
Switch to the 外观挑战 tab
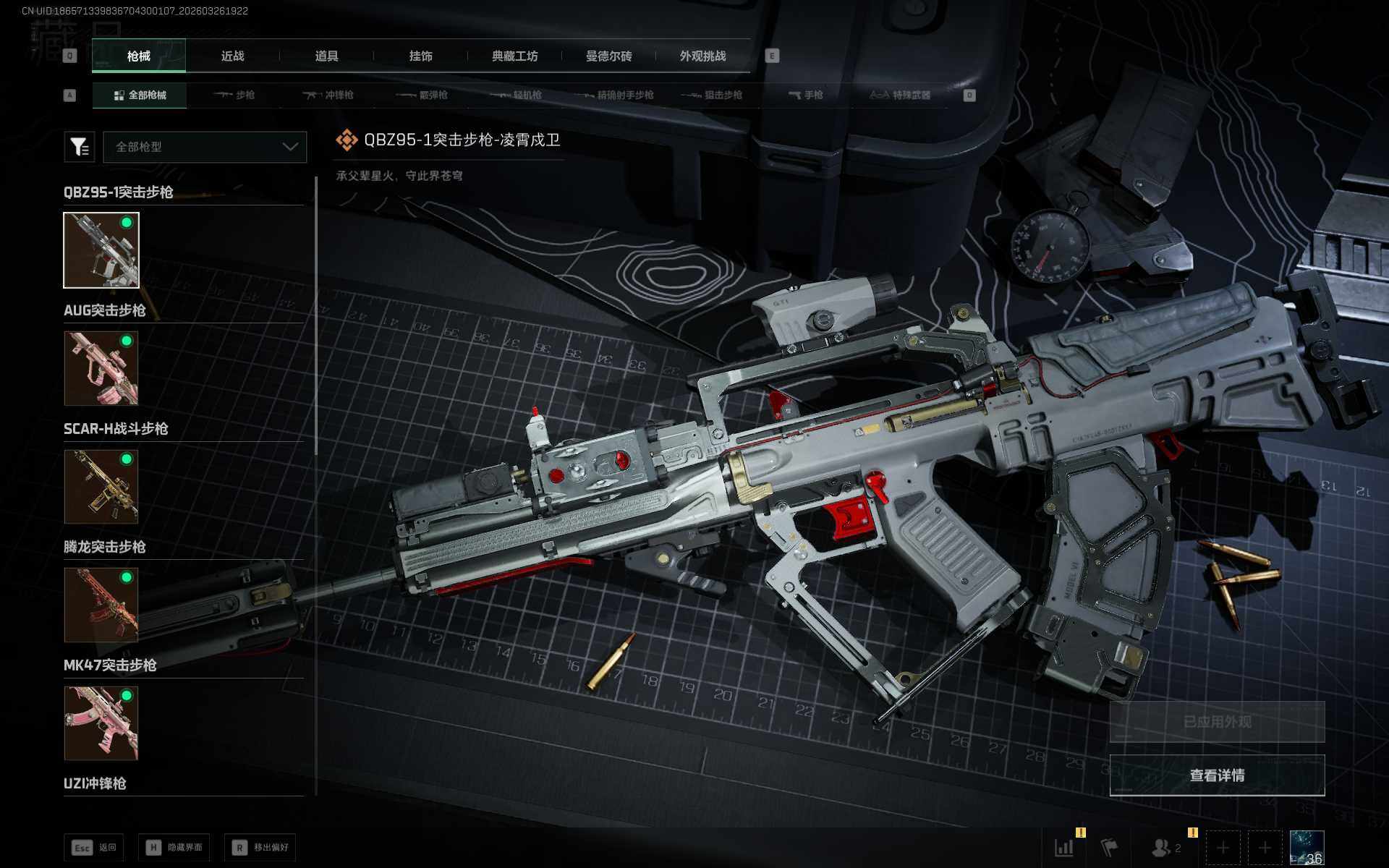(702, 56)
